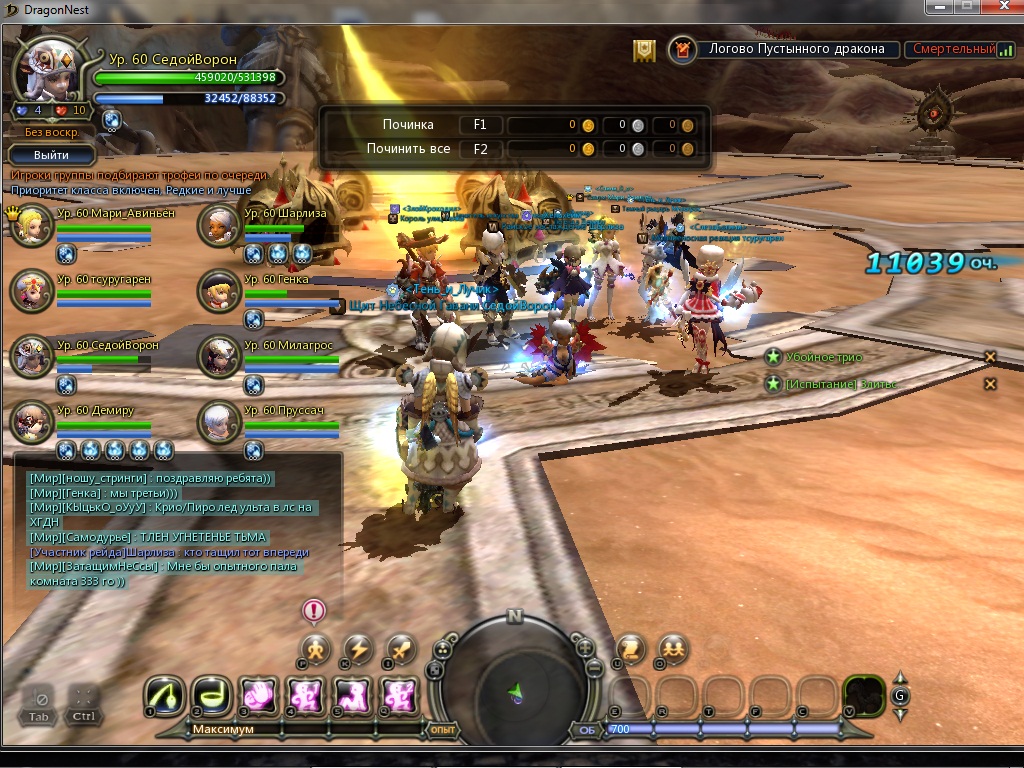Activate the pink fist skill slot
Image resolution: width=1024 pixels, height=768 pixels.
tap(257, 695)
